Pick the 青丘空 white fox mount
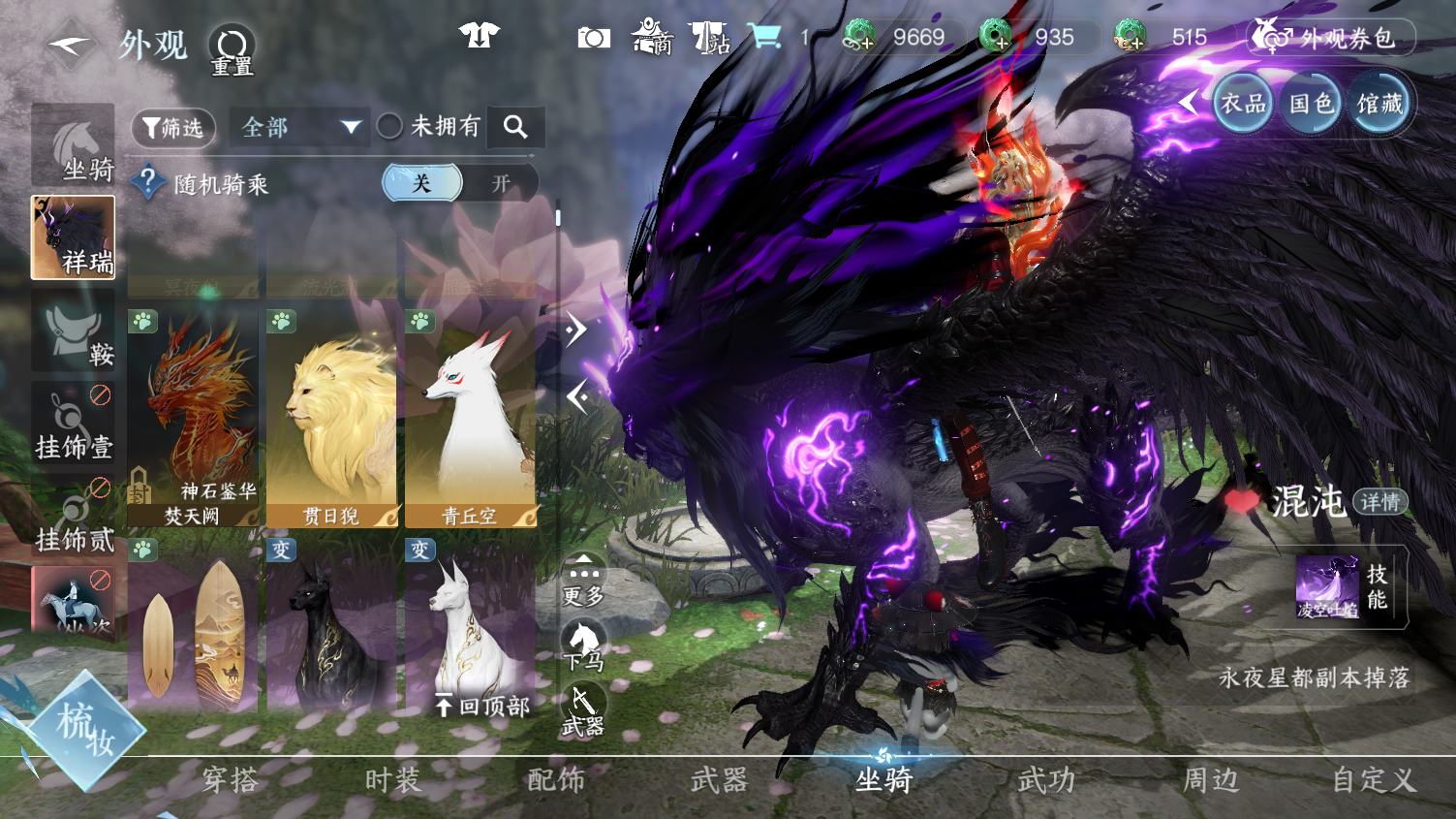The width and height of the screenshot is (1456, 819). (470, 419)
